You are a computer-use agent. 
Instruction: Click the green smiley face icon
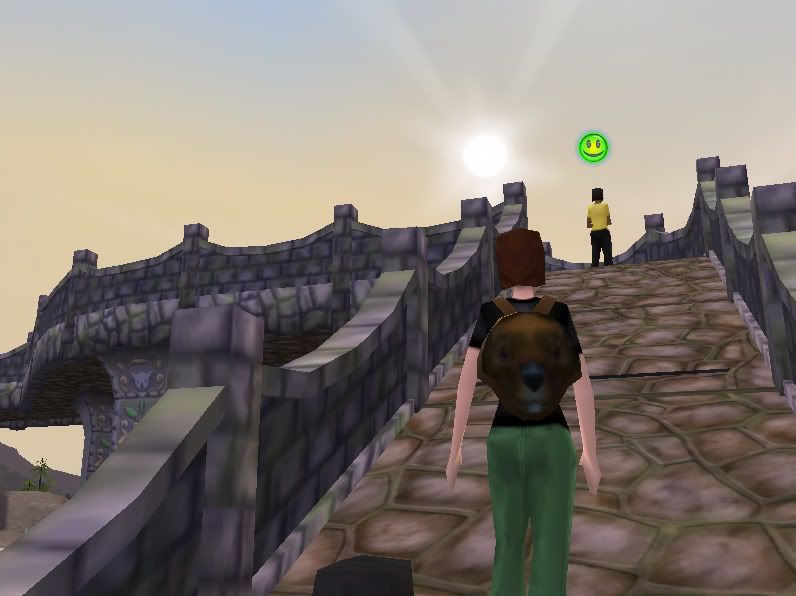593,148
